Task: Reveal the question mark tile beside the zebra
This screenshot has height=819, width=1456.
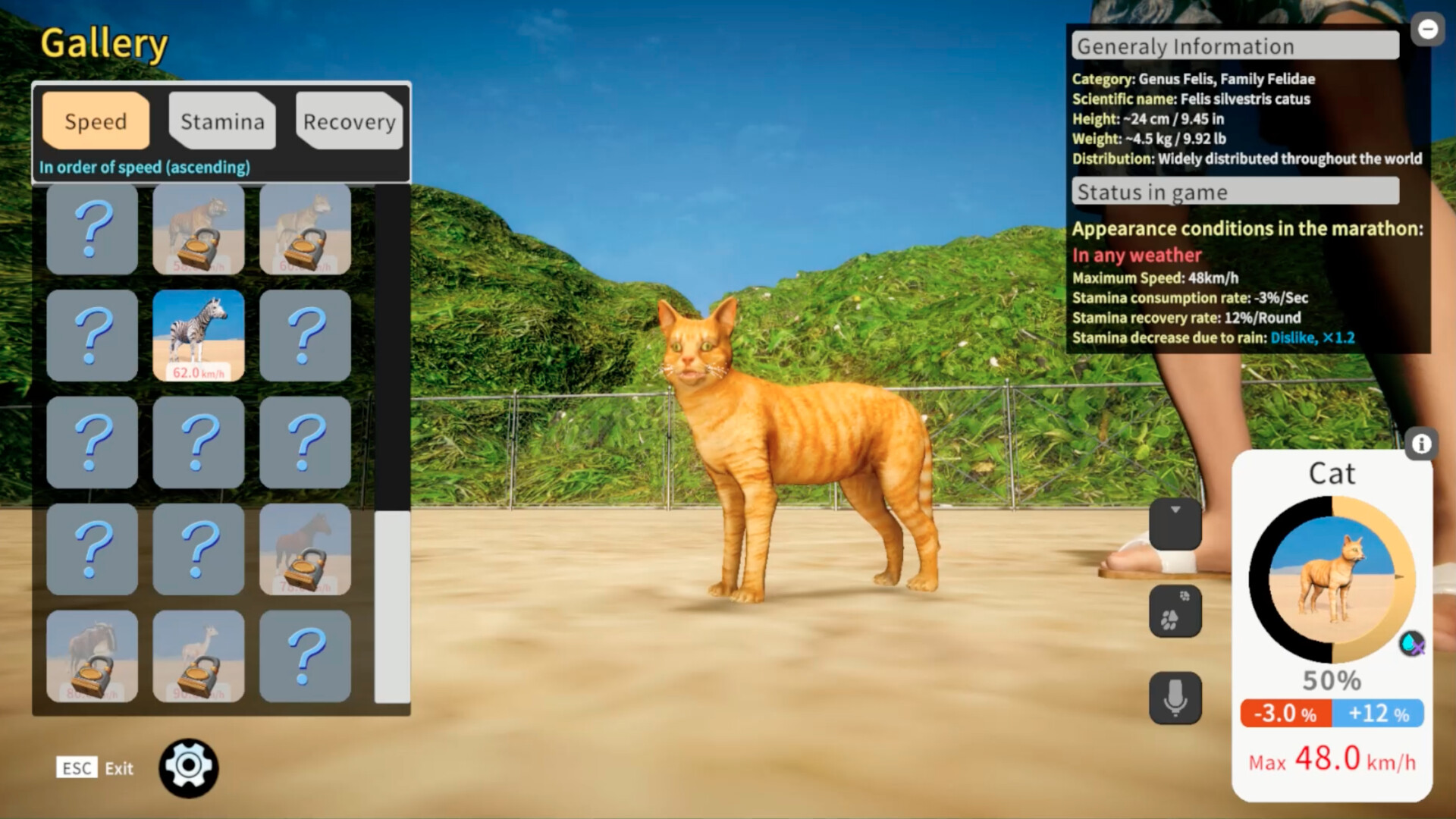Action: pyautogui.click(x=305, y=335)
